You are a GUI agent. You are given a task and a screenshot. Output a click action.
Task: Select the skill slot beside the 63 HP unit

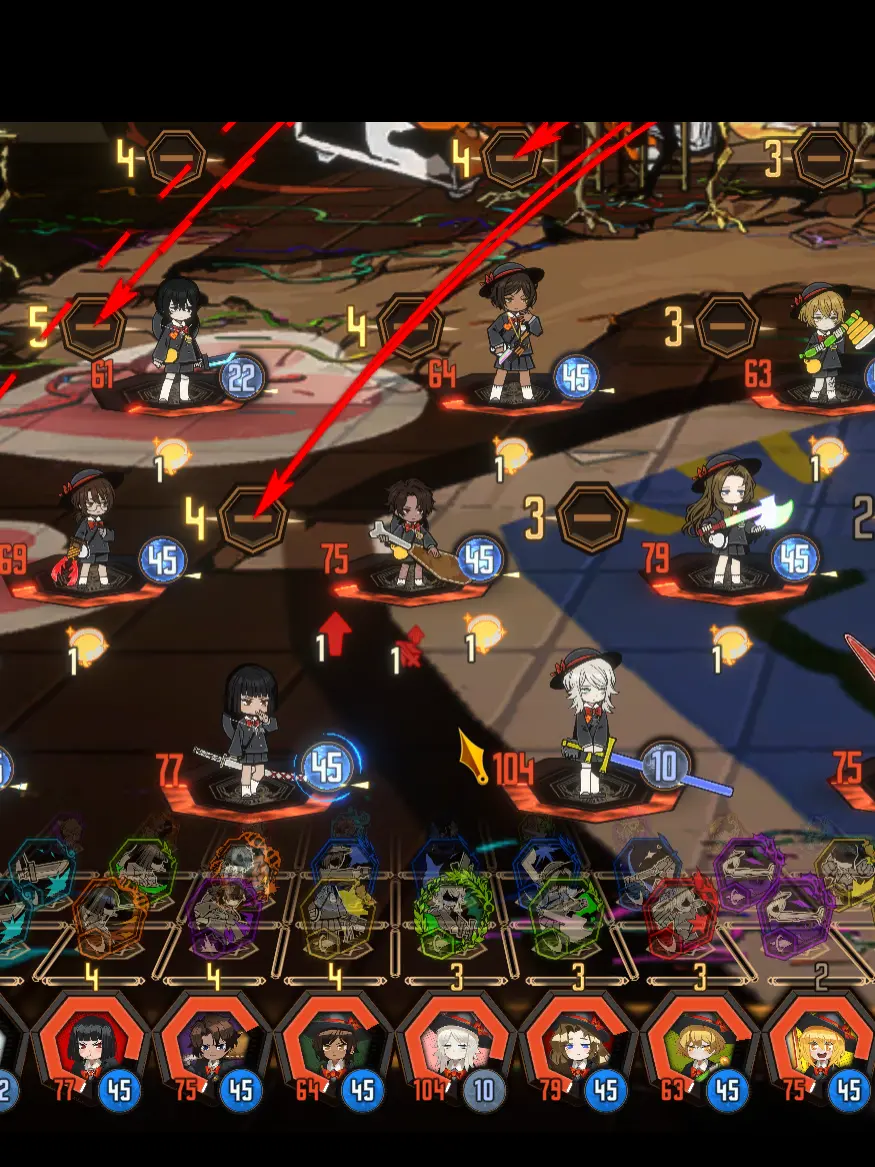tap(727, 326)
